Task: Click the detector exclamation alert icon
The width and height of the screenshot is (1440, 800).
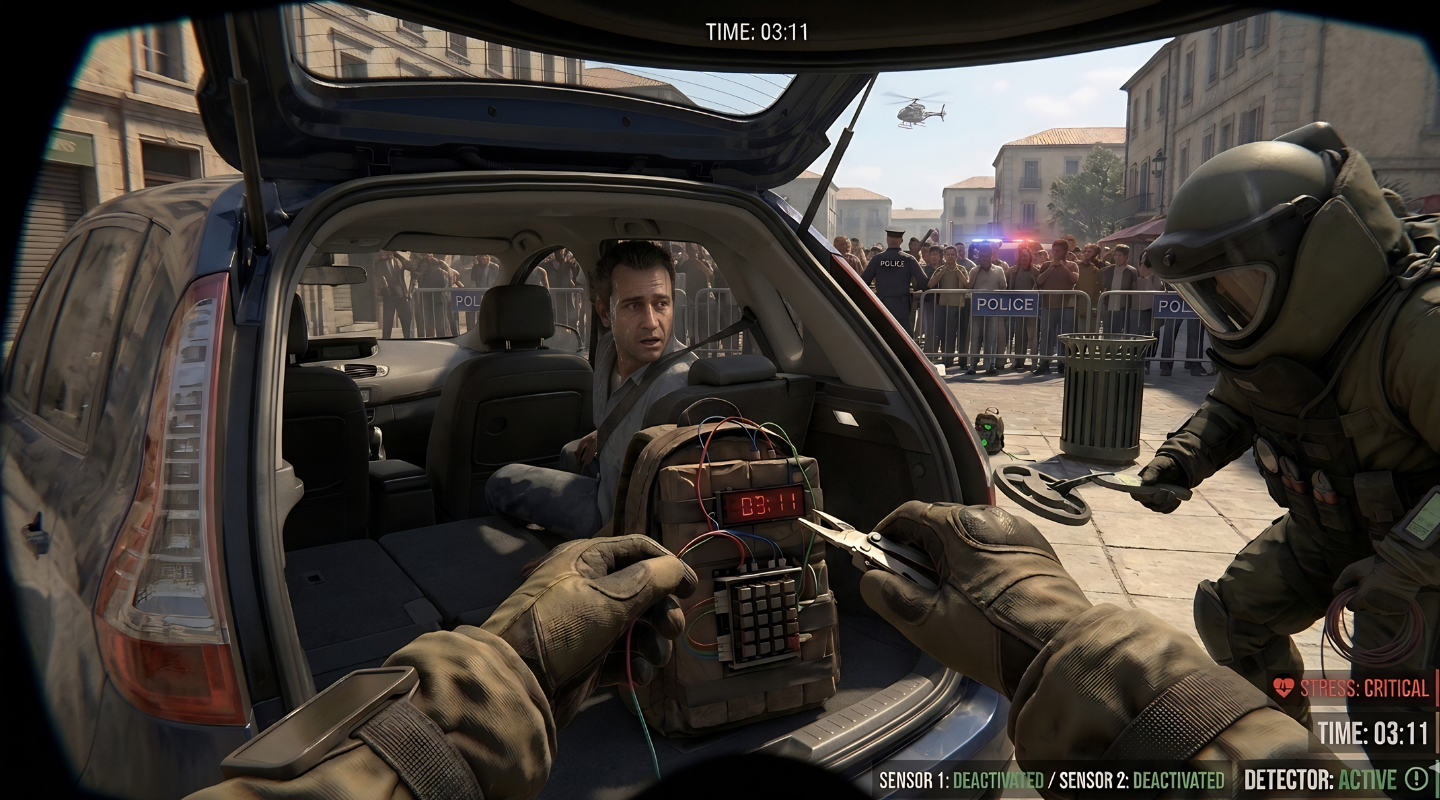Action: click(1416, 779)
